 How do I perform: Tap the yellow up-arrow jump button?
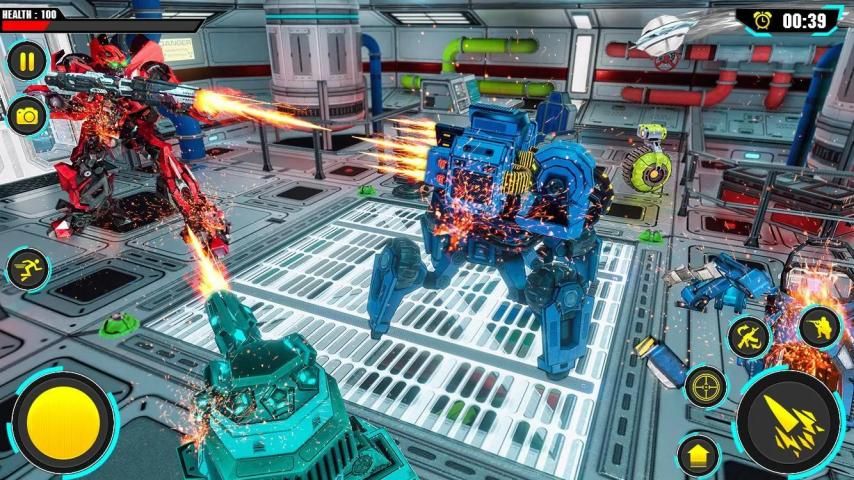pyautogui.click(x=698, y=457)
